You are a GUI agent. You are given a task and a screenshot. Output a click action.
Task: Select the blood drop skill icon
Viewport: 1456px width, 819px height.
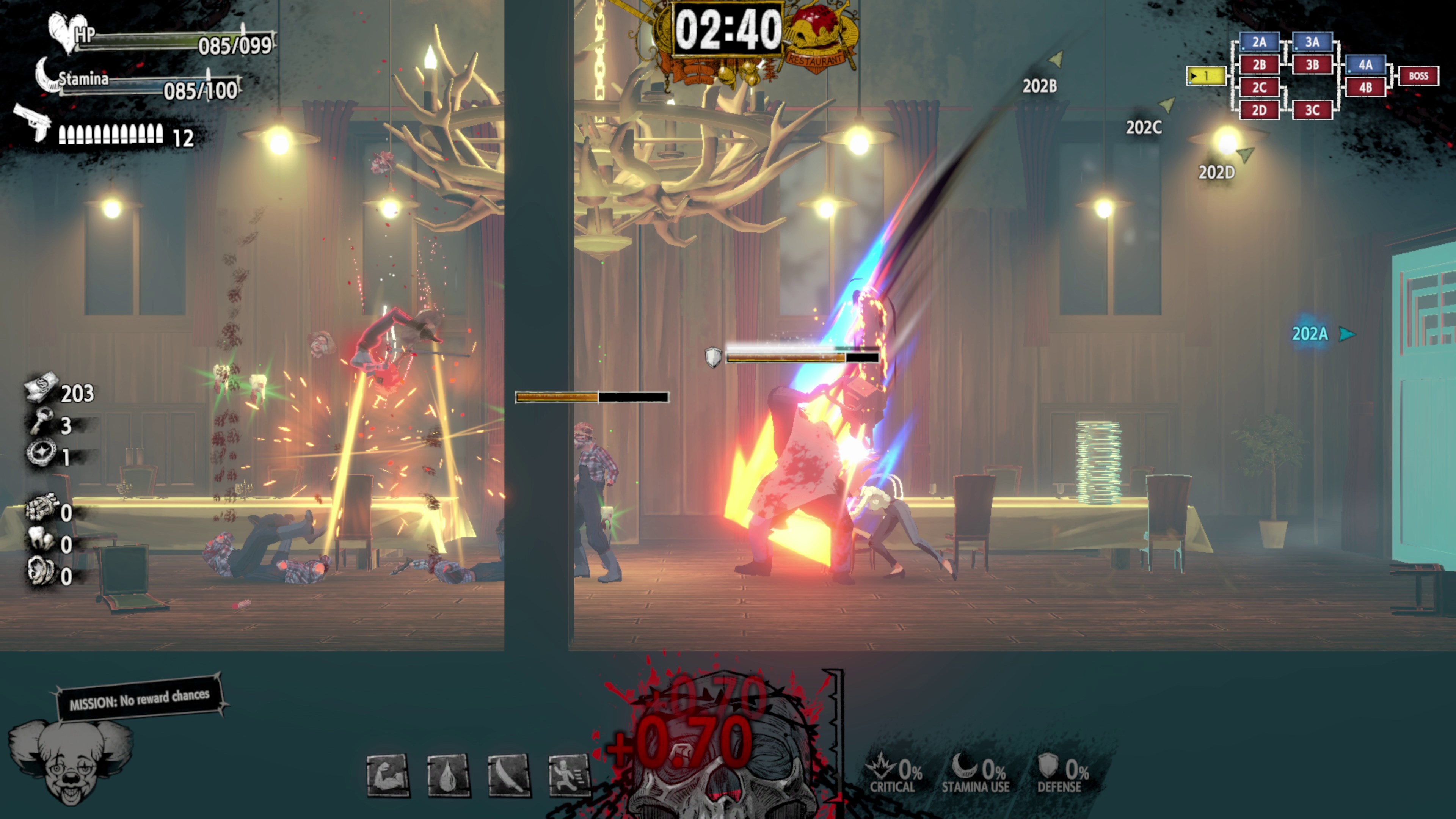pos(448,775)
